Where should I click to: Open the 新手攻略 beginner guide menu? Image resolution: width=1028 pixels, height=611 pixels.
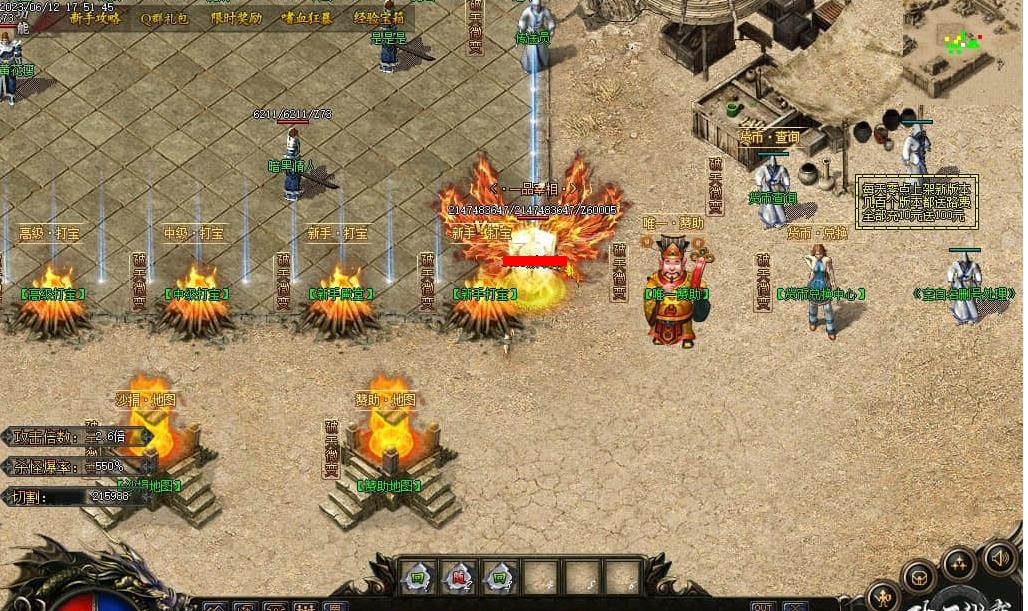(x=95, y=18)
